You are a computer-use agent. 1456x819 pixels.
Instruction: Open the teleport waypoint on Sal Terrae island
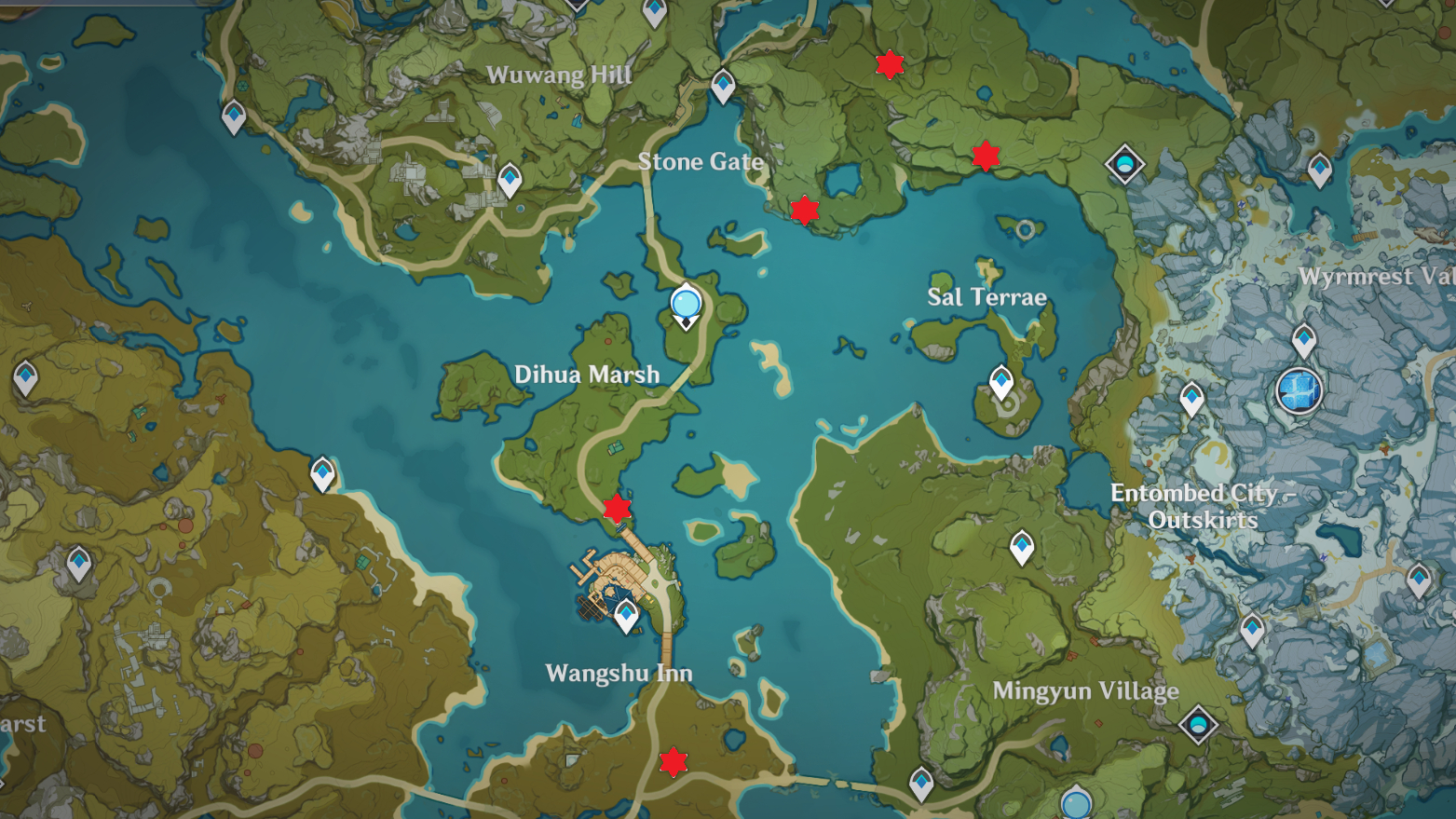click(1001, 381)
